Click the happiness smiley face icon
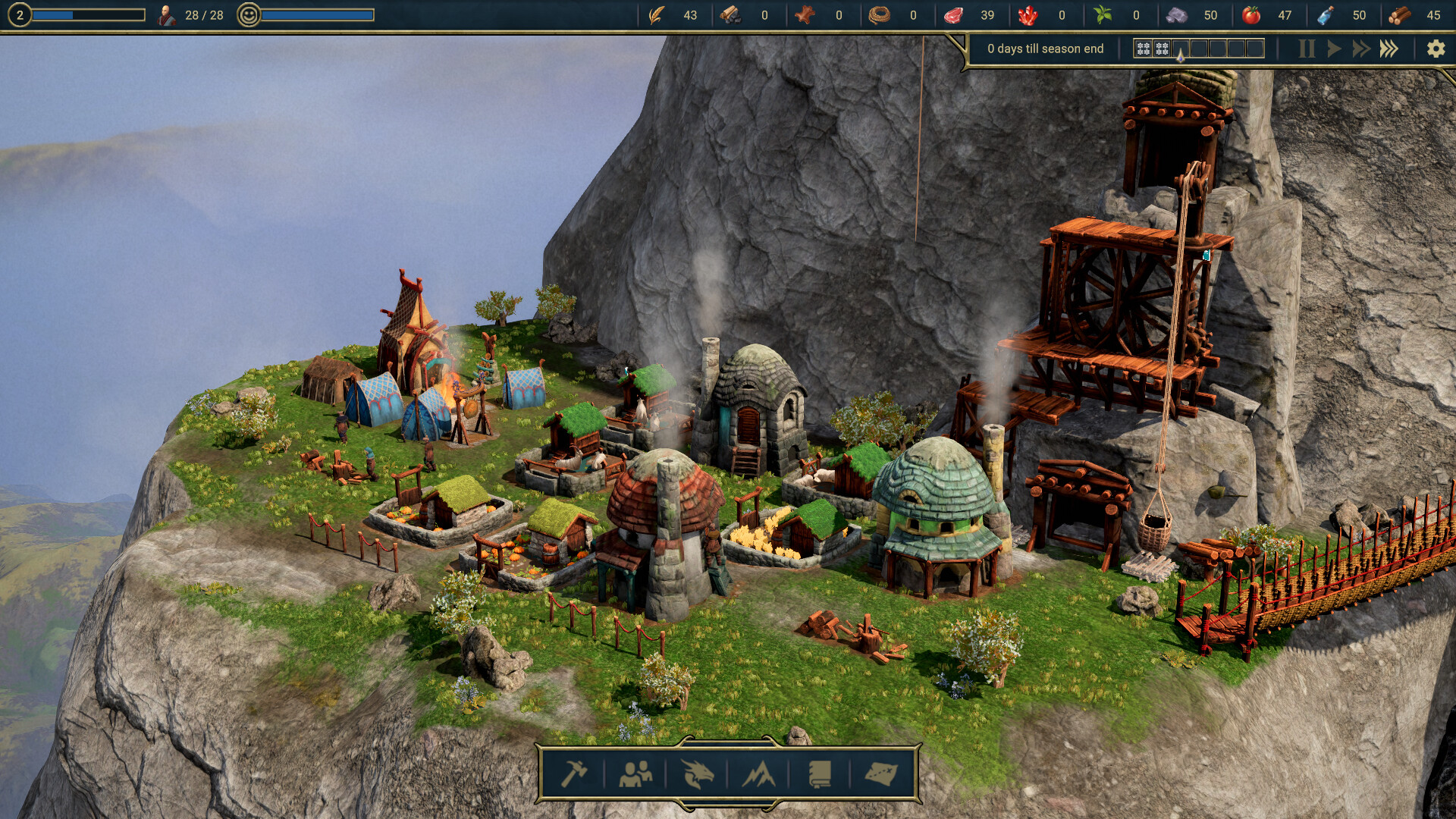Image resolution: width=1456 pixels, height=819 pixels. pos(248,15)
